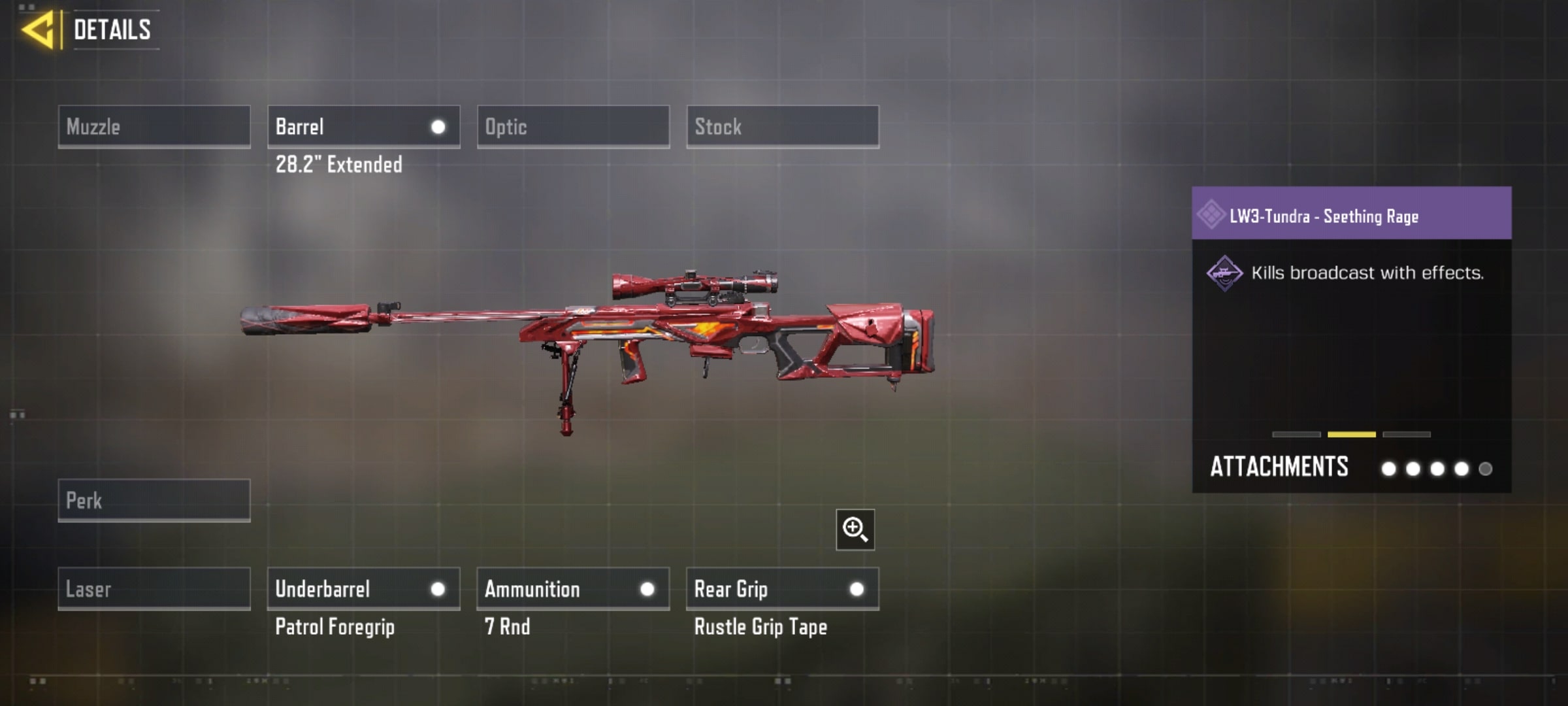Select the Underbarrel attachment slot

tap(363, 589)
